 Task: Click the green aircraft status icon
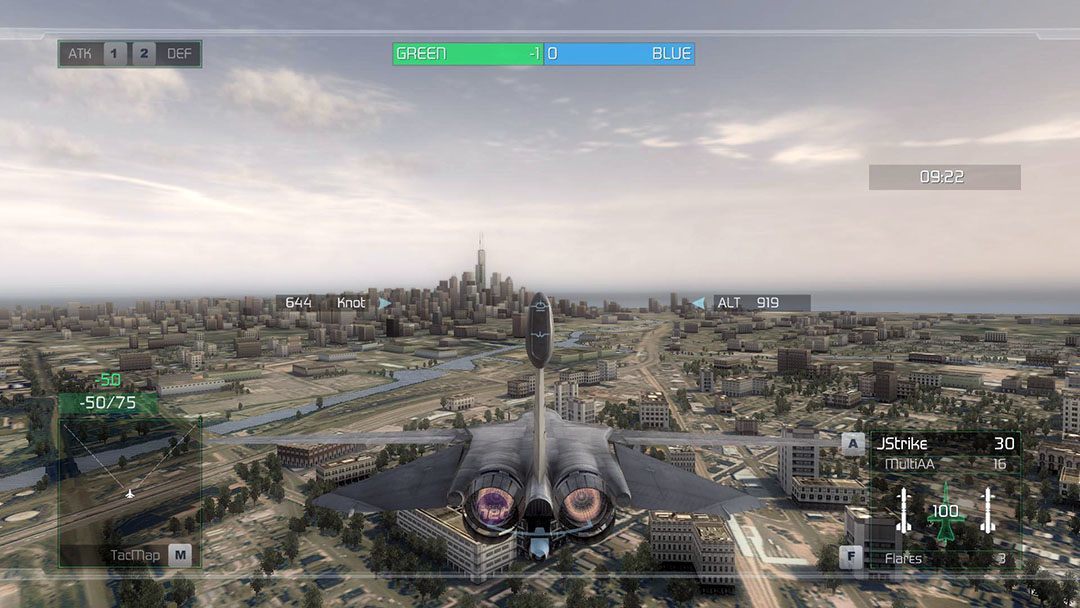click(x=944, y=512)
